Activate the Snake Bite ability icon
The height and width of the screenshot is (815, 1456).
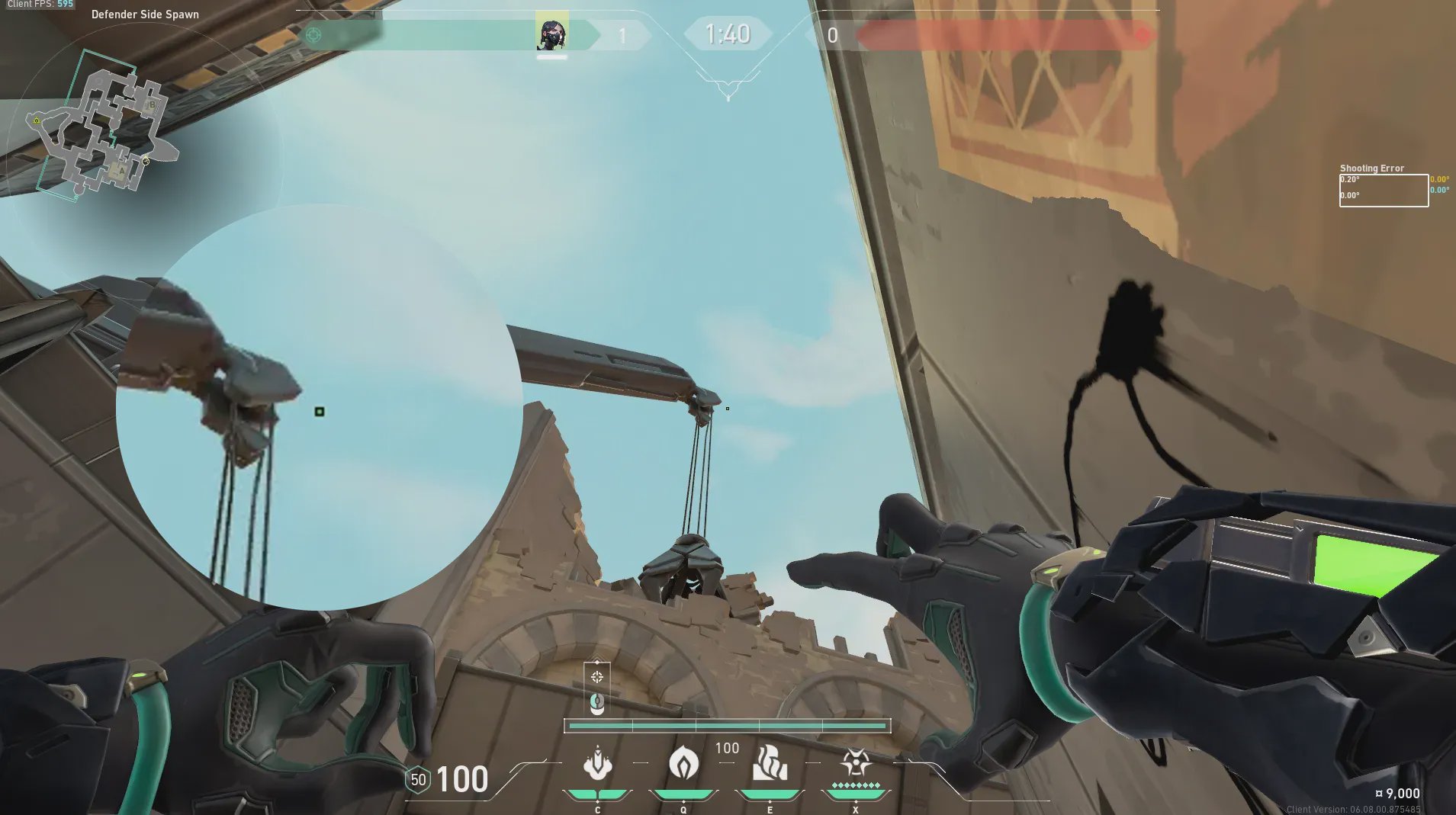point(597,763)
